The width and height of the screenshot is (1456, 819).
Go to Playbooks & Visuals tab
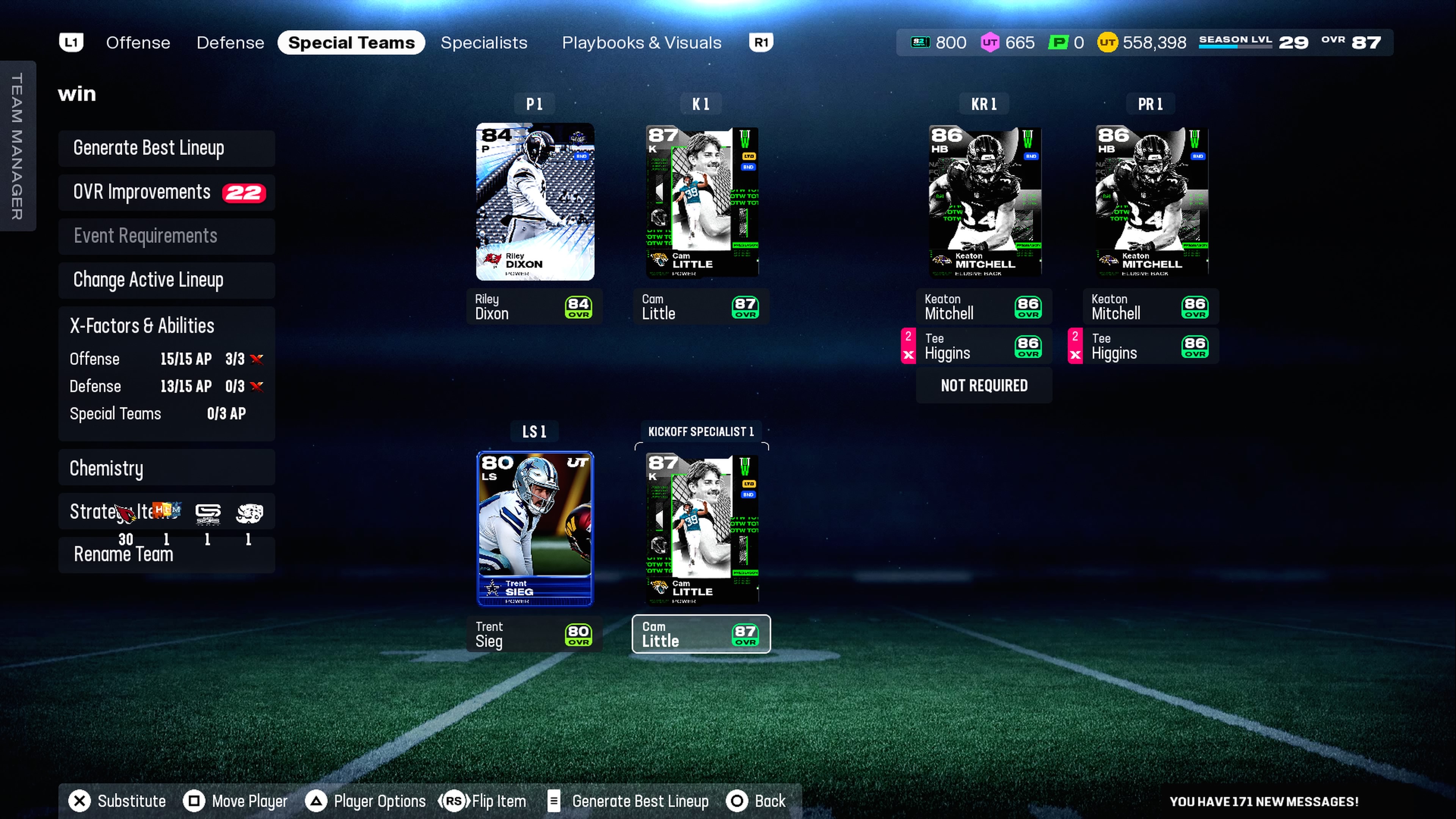point(642,42)
